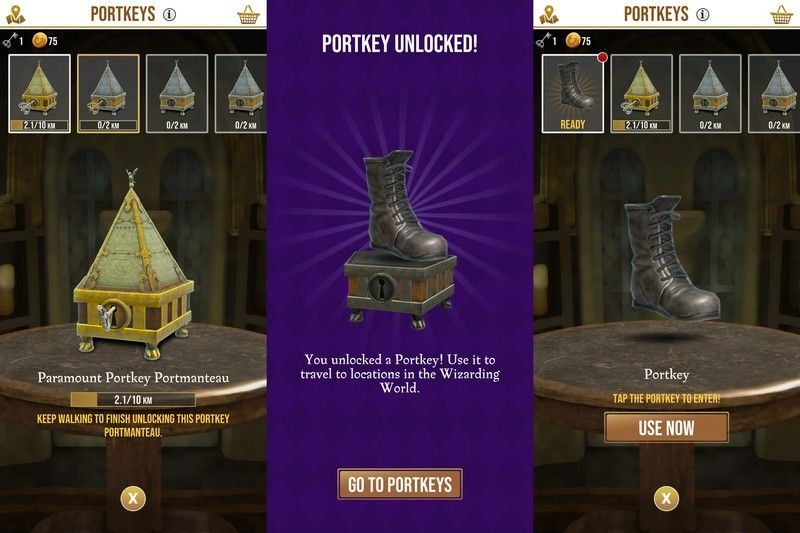Image resolution: width=800 pixels, height=533 pixels.
Task: Choose the 2.1/10 KM portmanteau beside the READY boot
Action: 641,94
